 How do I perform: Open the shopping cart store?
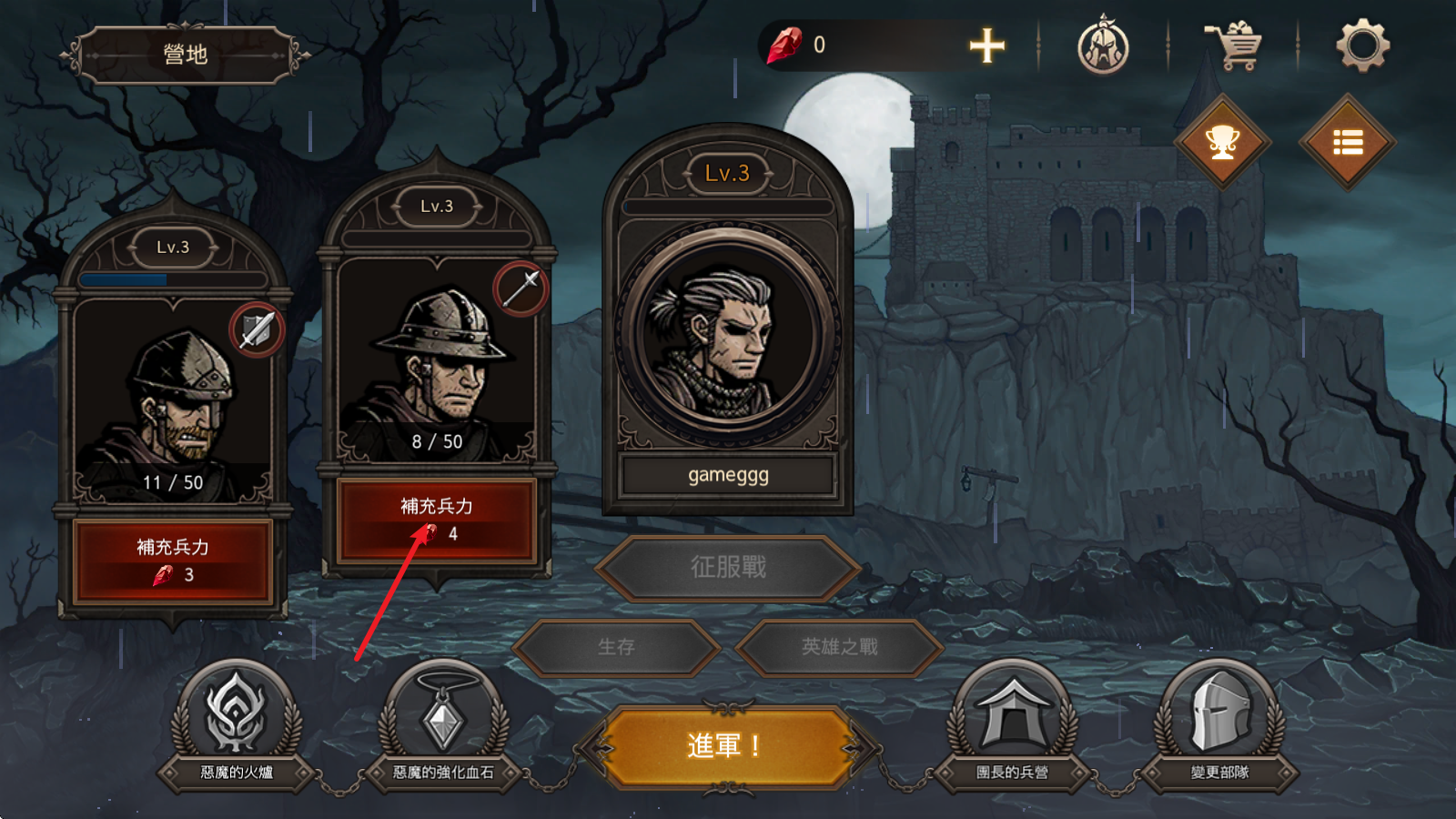point(1234,45)
